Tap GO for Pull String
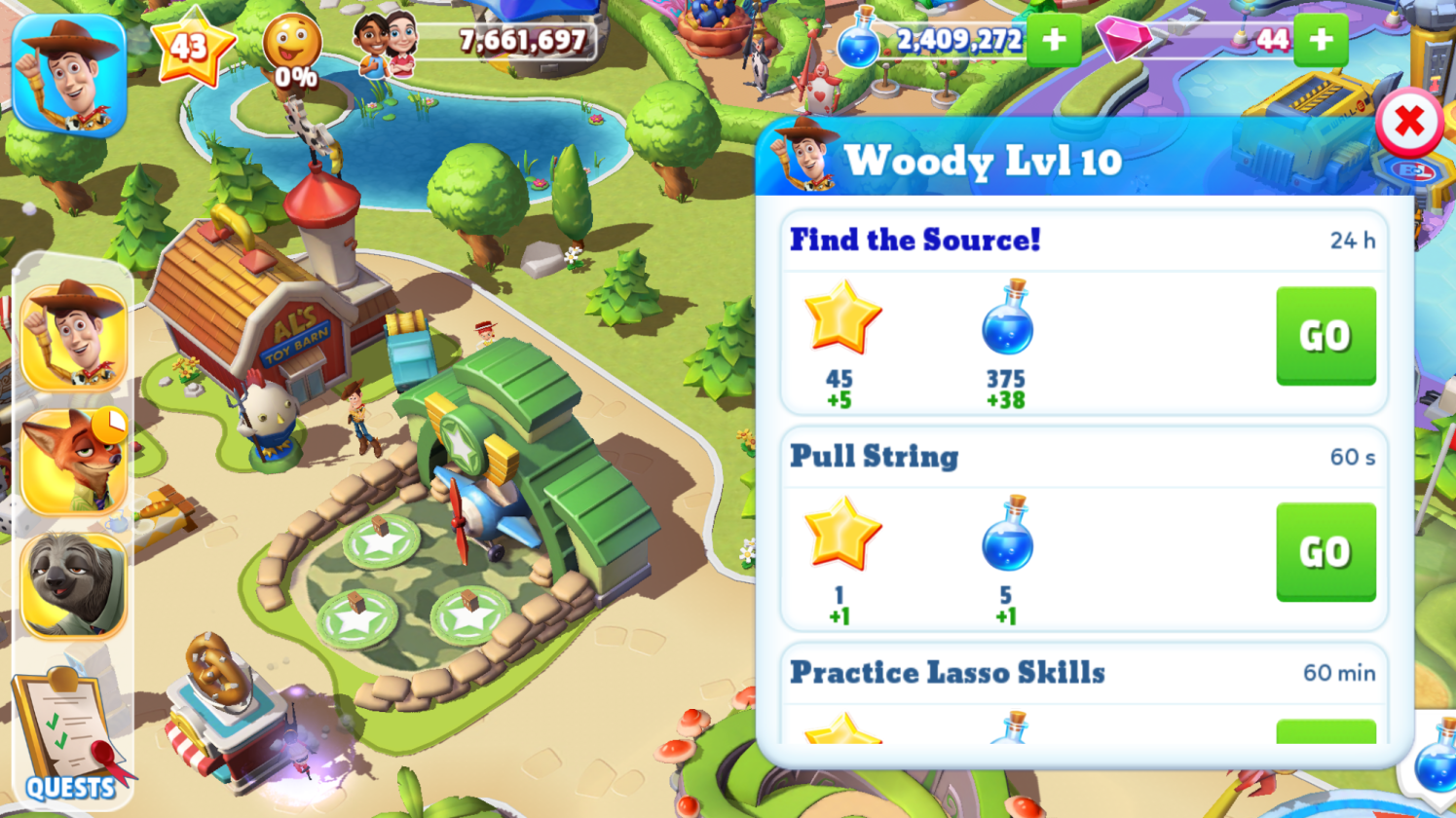 1325,552
